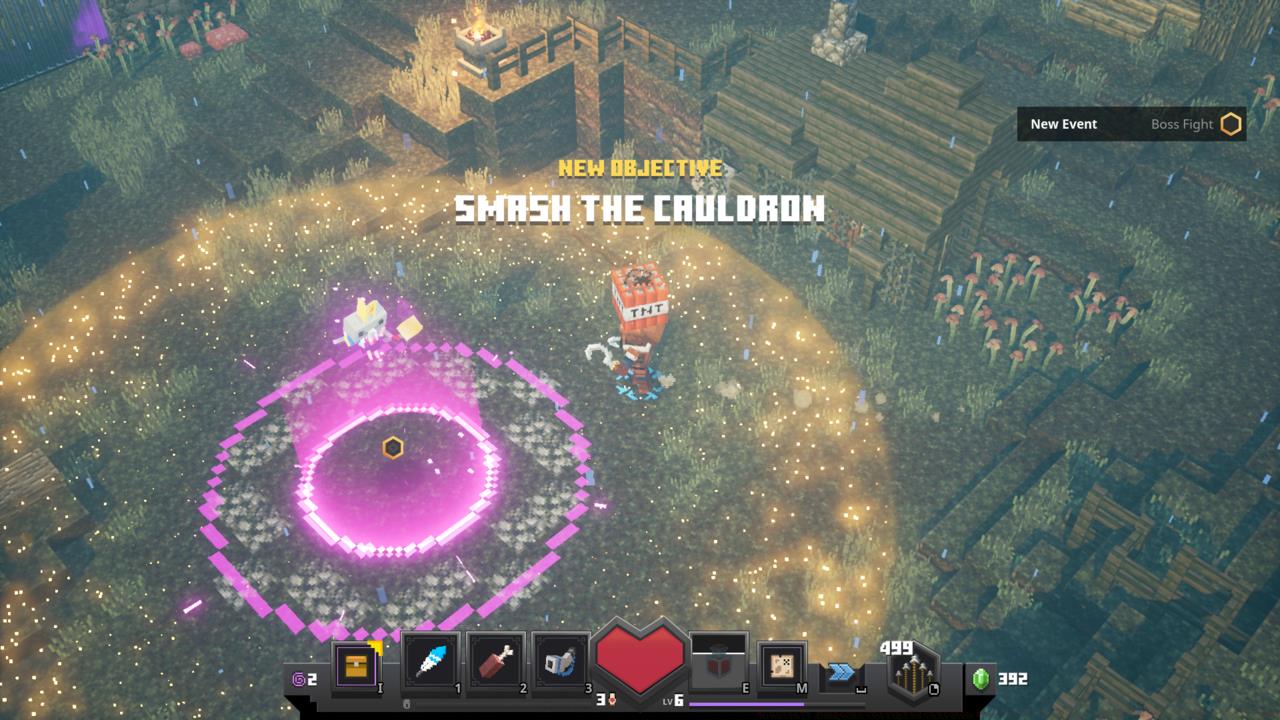
Task: Click the New Event Boss Fight banner
Action: click(1131, 124)
